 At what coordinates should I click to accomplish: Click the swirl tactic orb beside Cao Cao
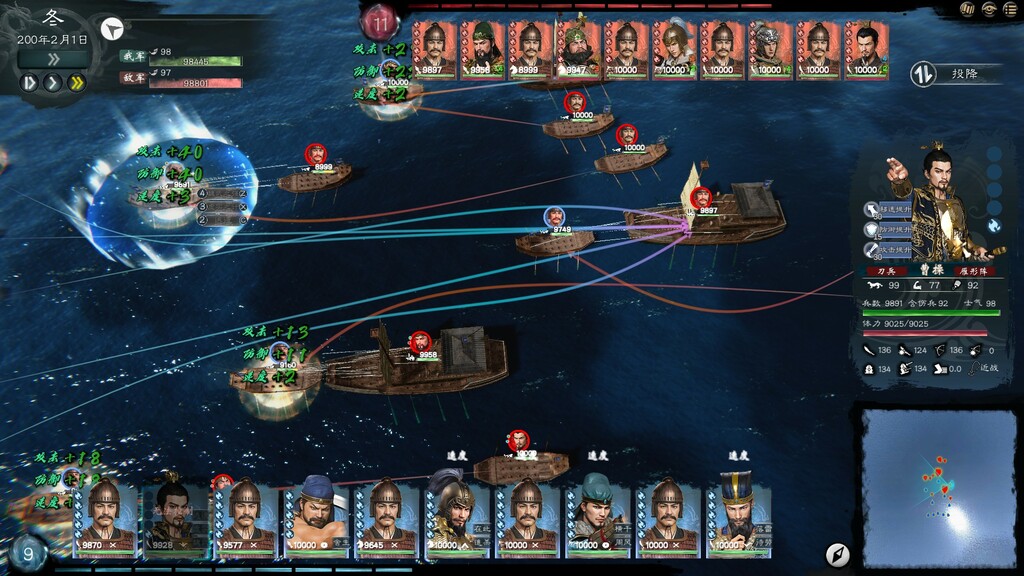pyautogui.click(x=995, y=226)
